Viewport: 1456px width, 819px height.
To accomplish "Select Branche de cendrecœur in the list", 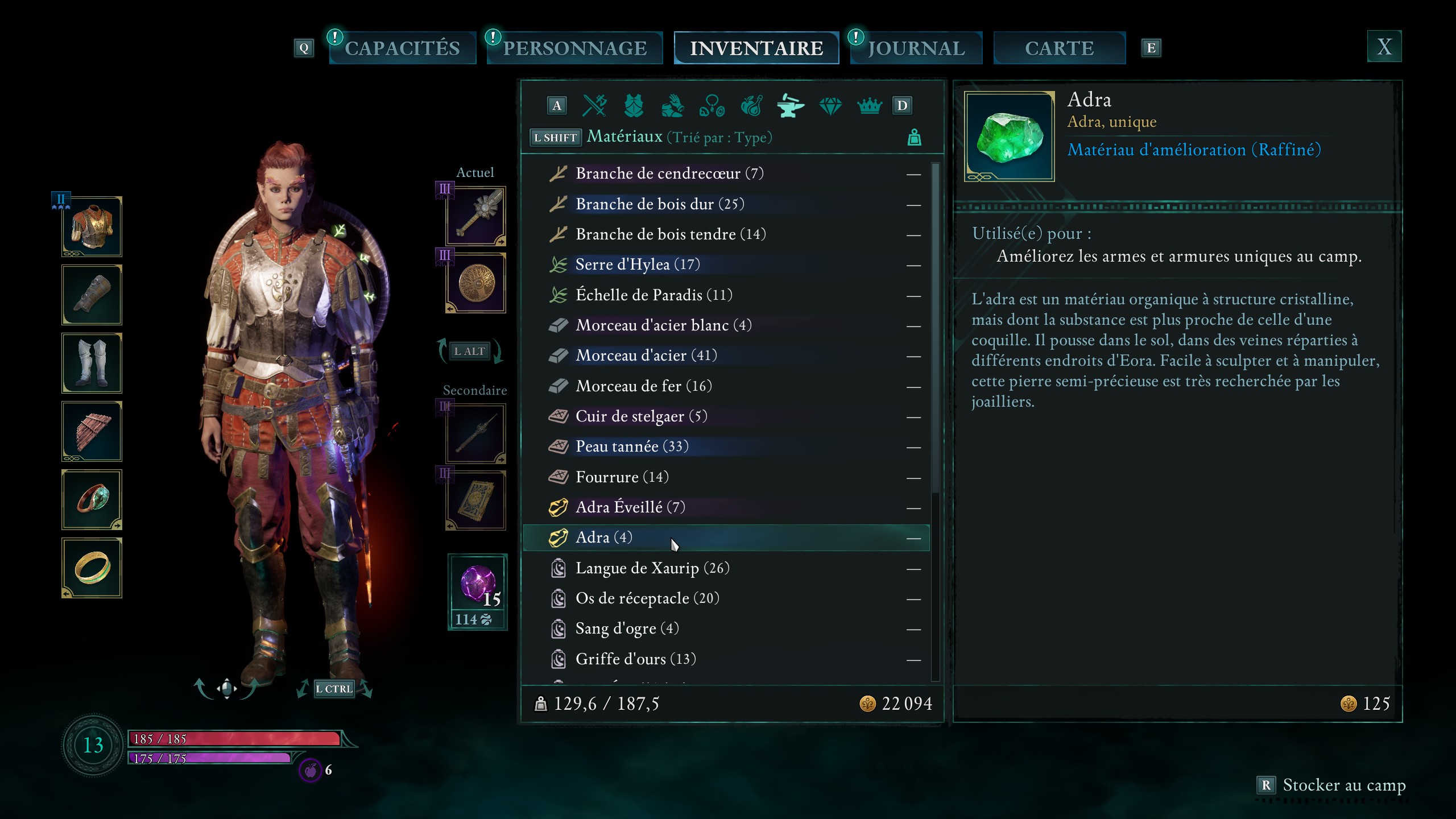I will tap(669, 173).
